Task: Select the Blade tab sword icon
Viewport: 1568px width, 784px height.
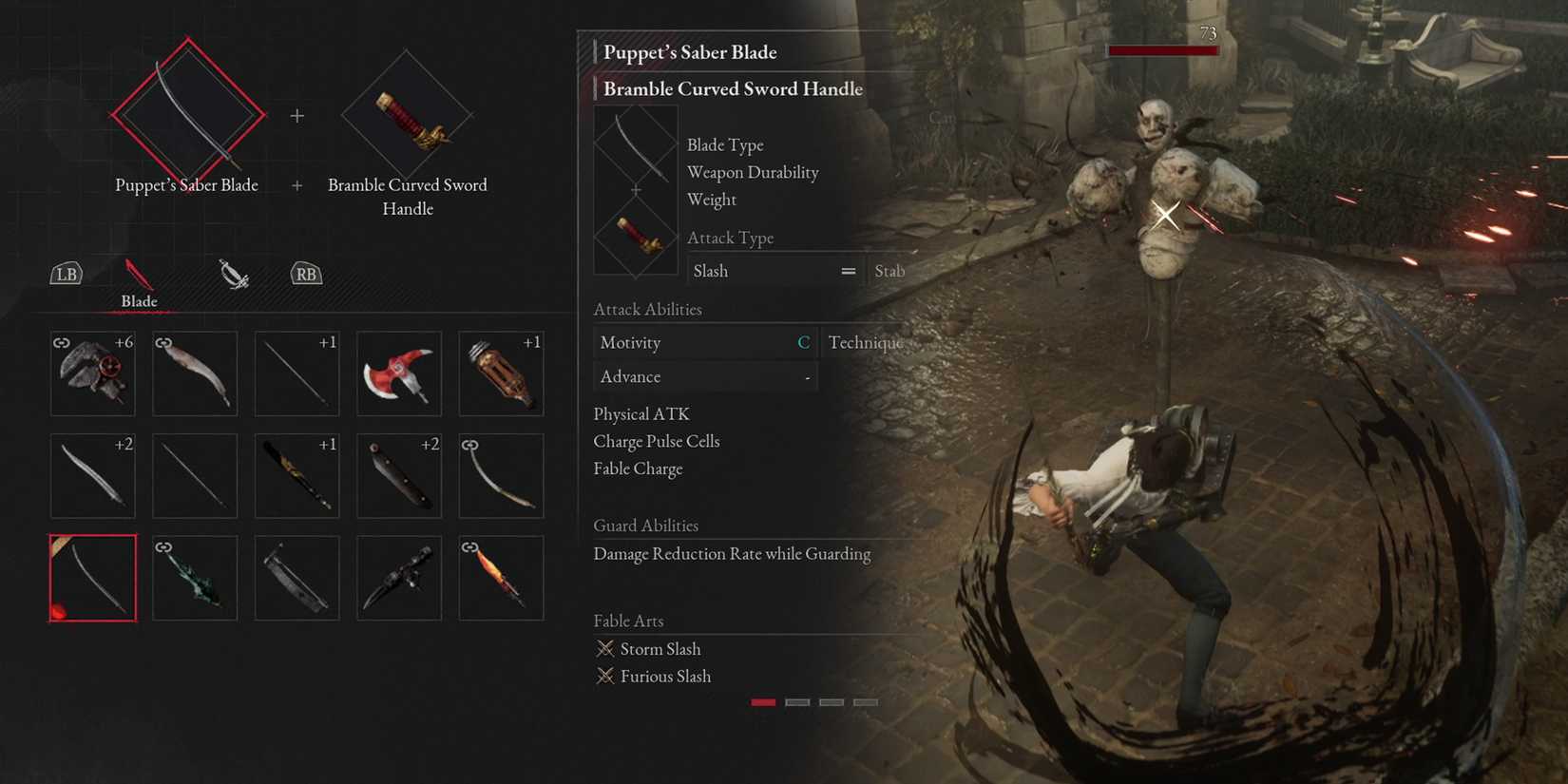Action: point(136,273)
